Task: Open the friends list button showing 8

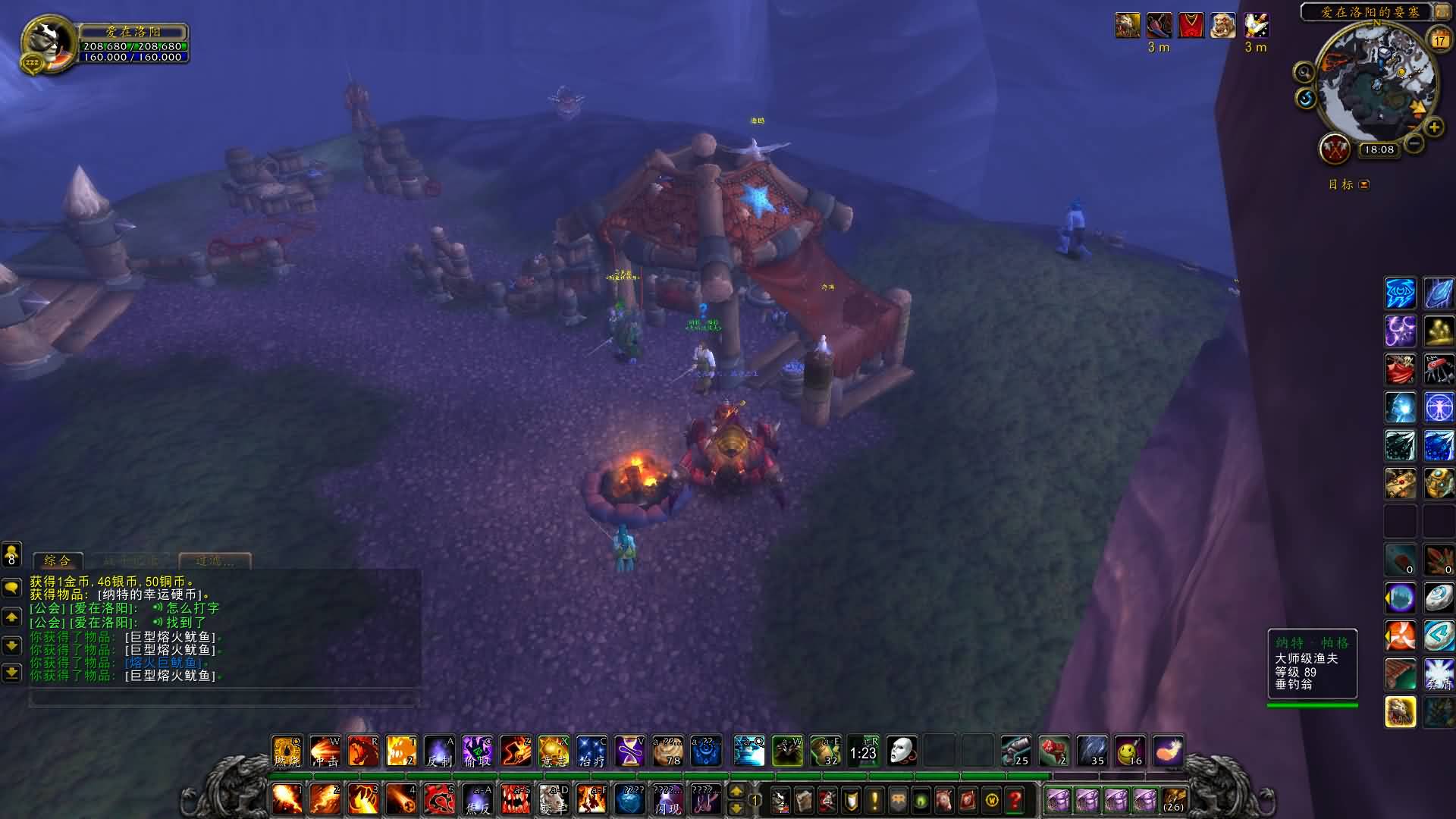Action: (11, 554)
